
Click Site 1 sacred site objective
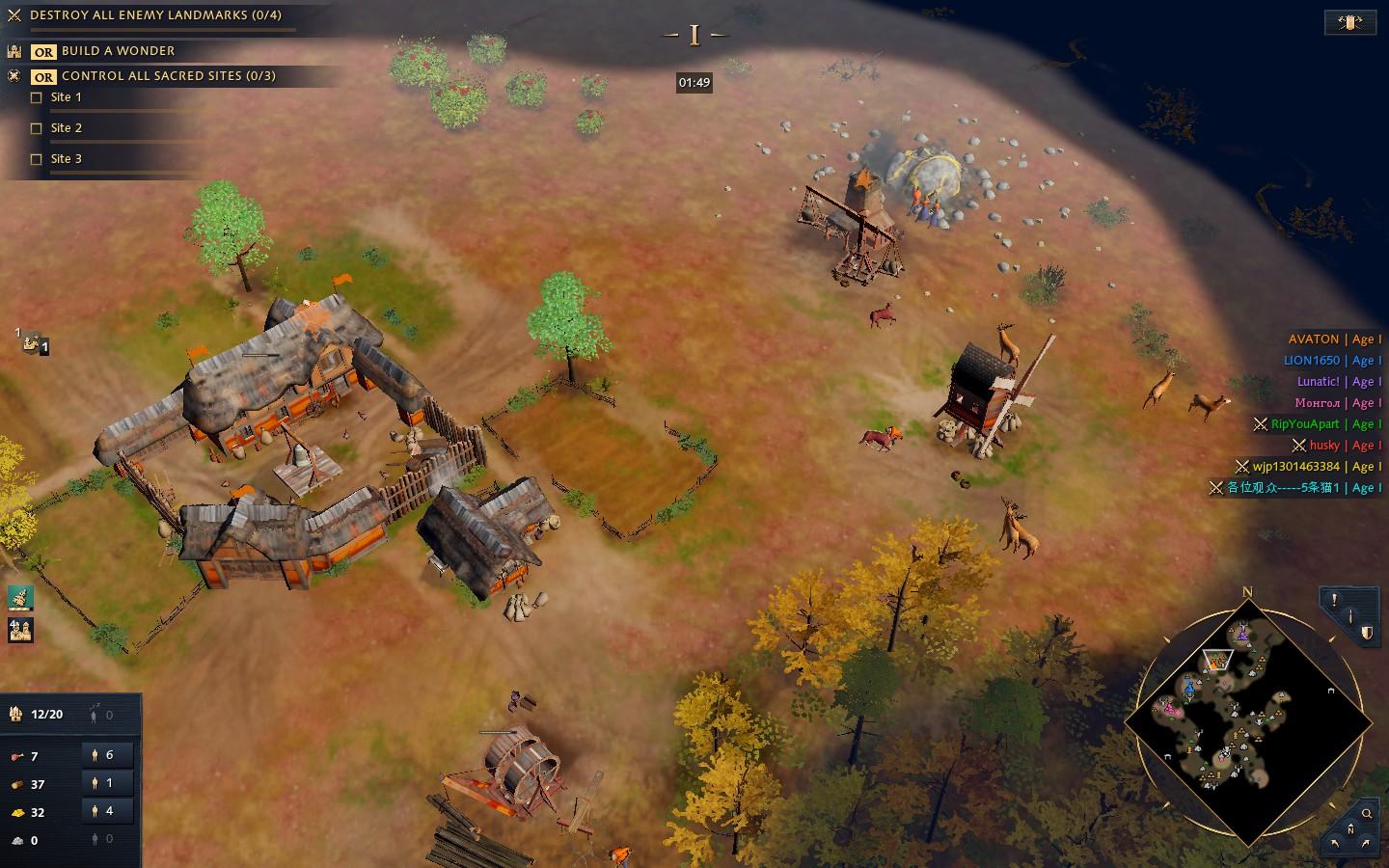(66, 97)
